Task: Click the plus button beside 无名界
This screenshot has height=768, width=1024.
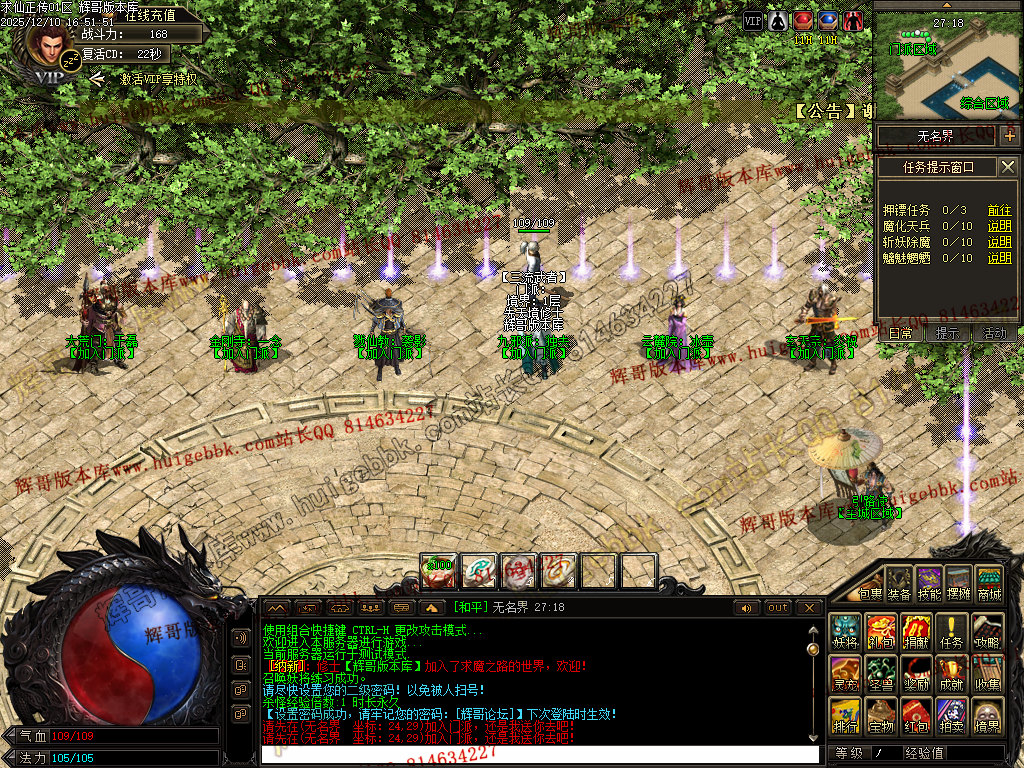Action: [x=1010, y=136]
